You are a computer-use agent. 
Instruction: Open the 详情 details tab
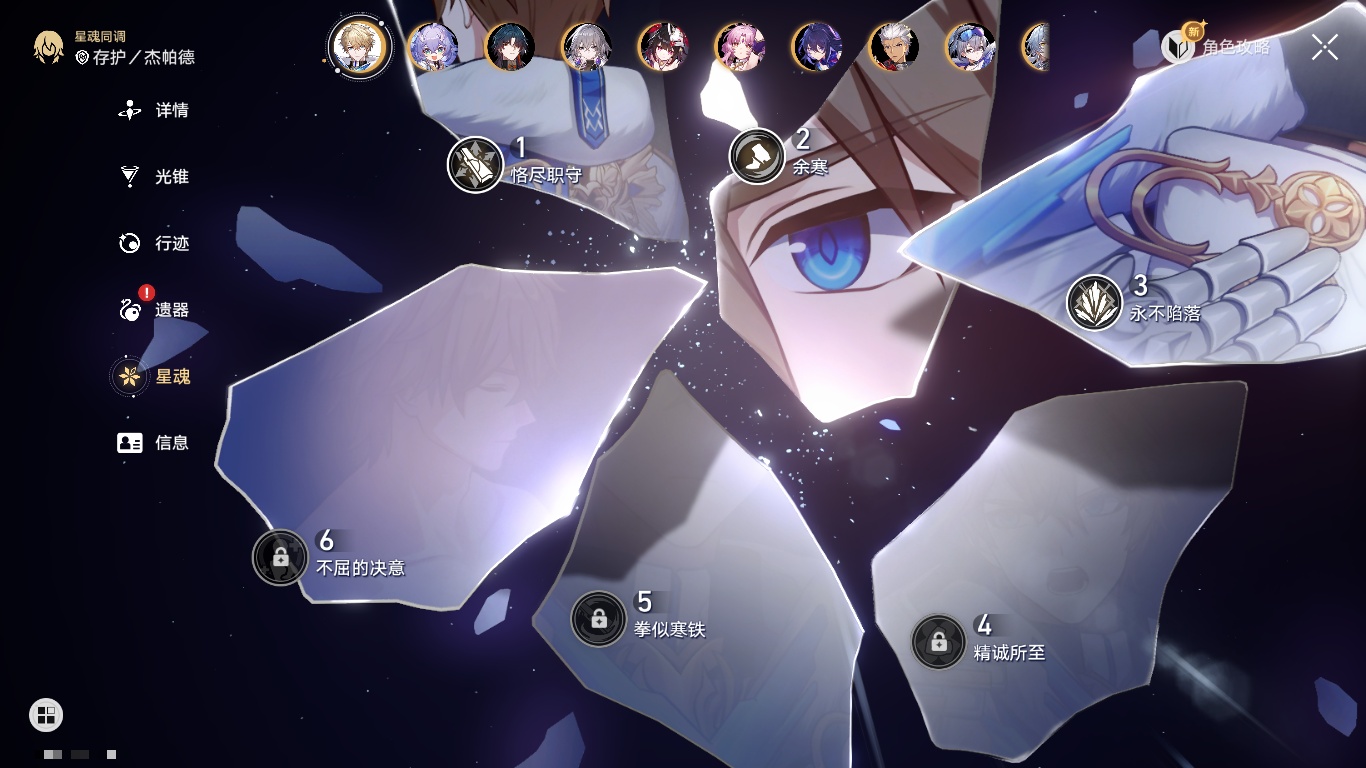pyautogui.click(x=155, y=110)
